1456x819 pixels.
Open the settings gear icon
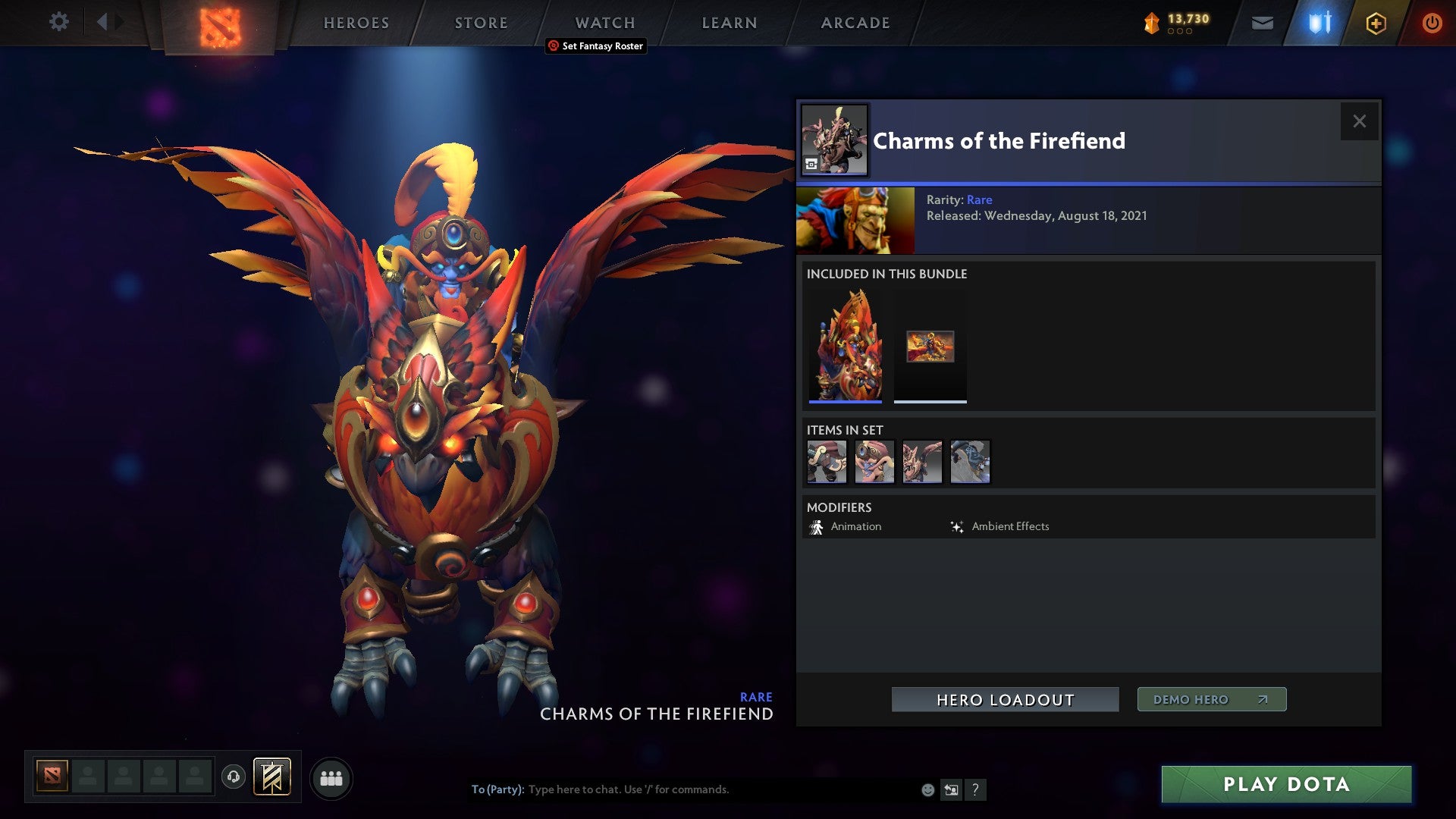click(x=59, y=22)
